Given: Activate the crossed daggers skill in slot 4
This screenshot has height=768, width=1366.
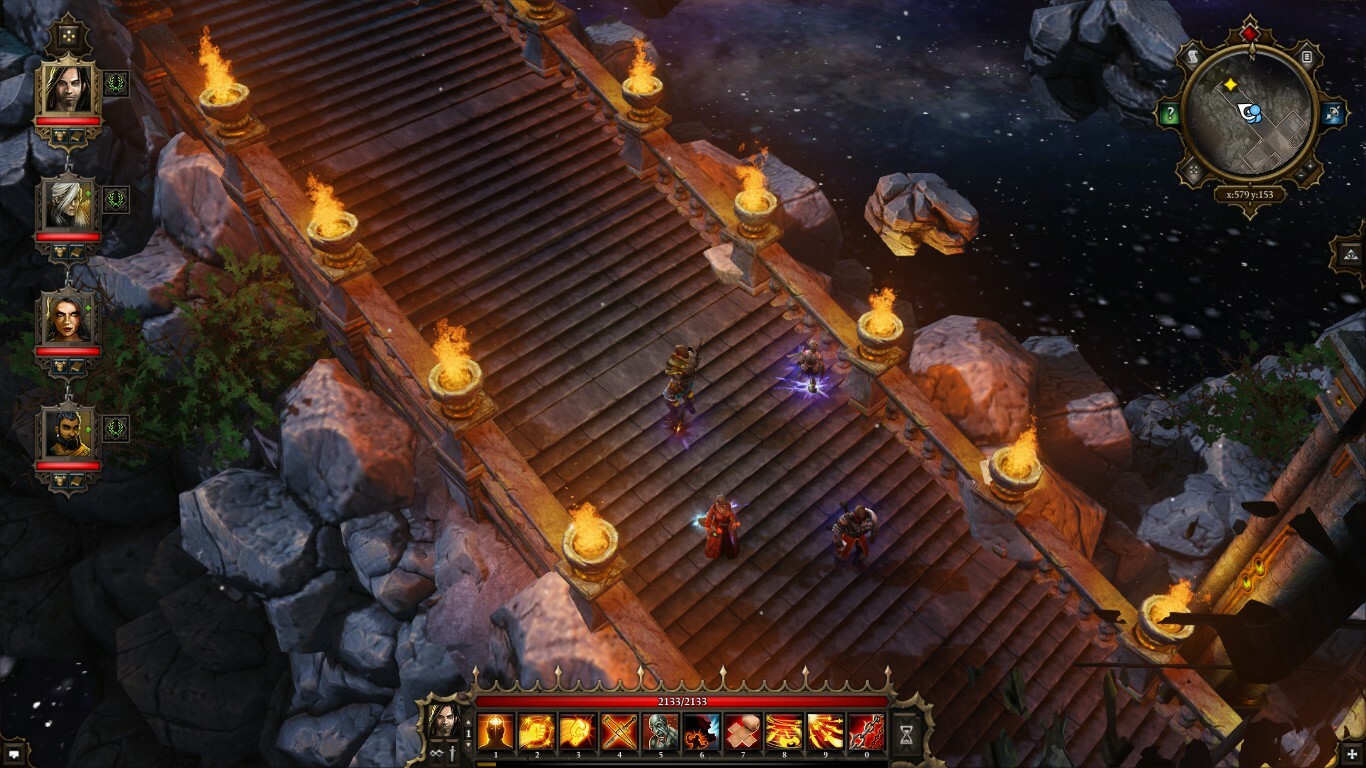Looking at the screenshot, I should click(619, 732).
